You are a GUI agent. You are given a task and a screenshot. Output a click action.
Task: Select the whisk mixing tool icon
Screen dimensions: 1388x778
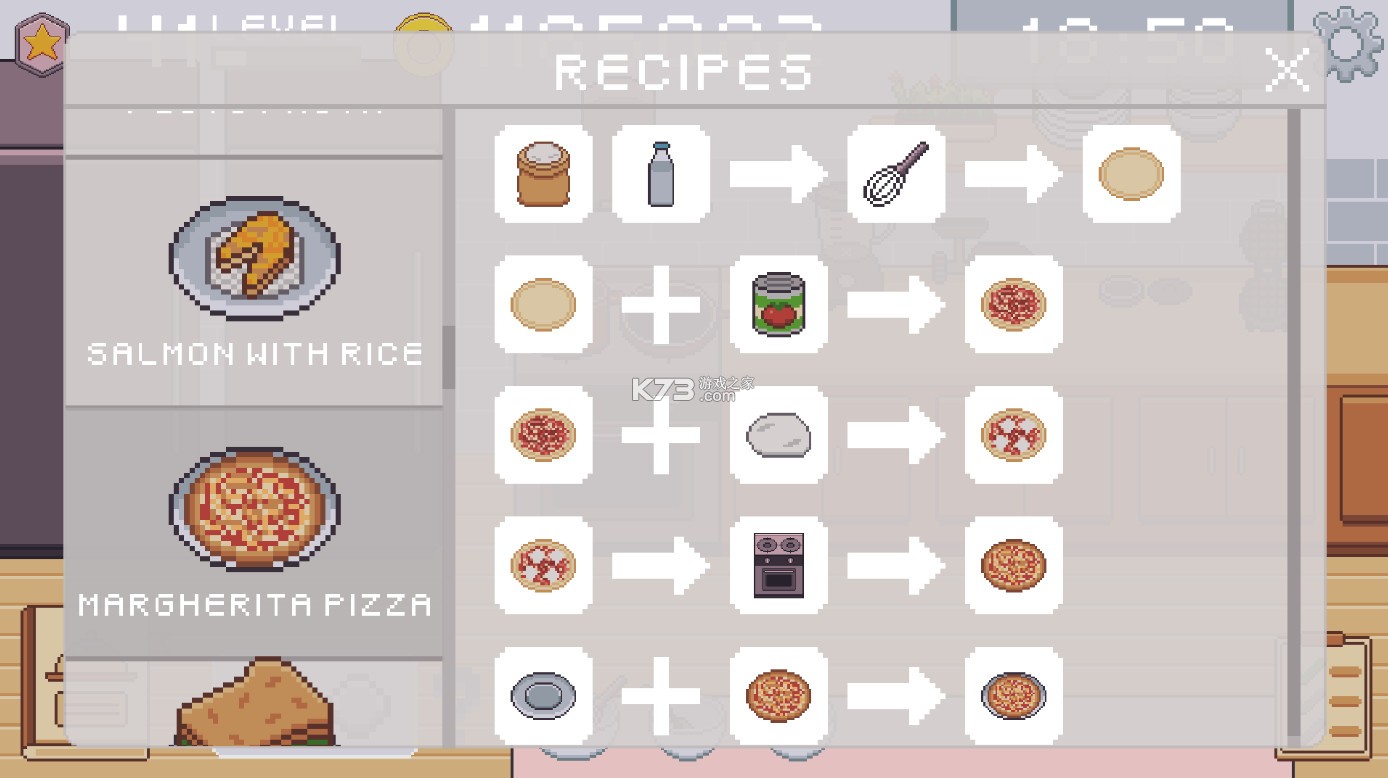896,173
